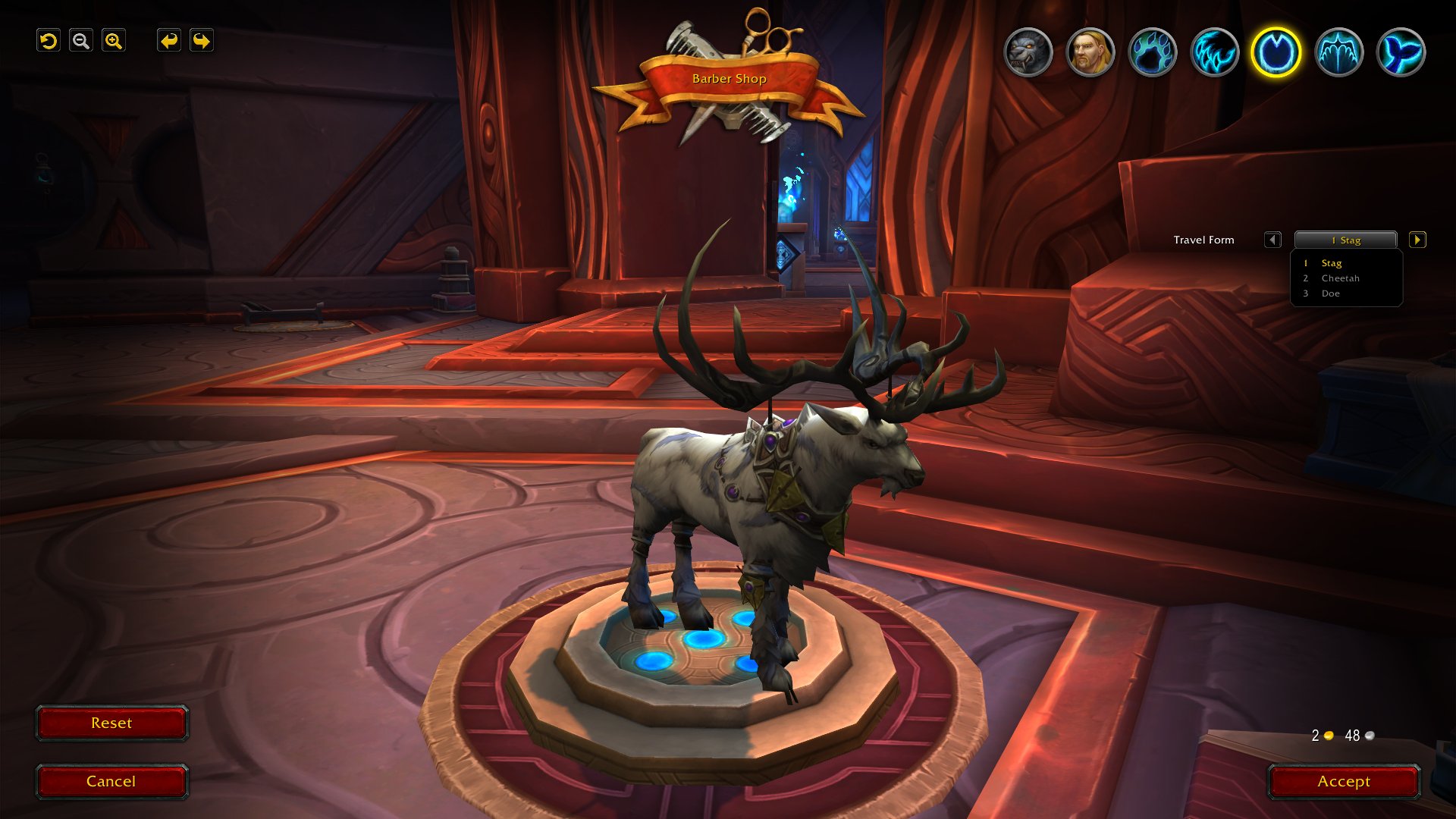
Task: Go to next Travel Form option
Action: (x=1417, y=240)
